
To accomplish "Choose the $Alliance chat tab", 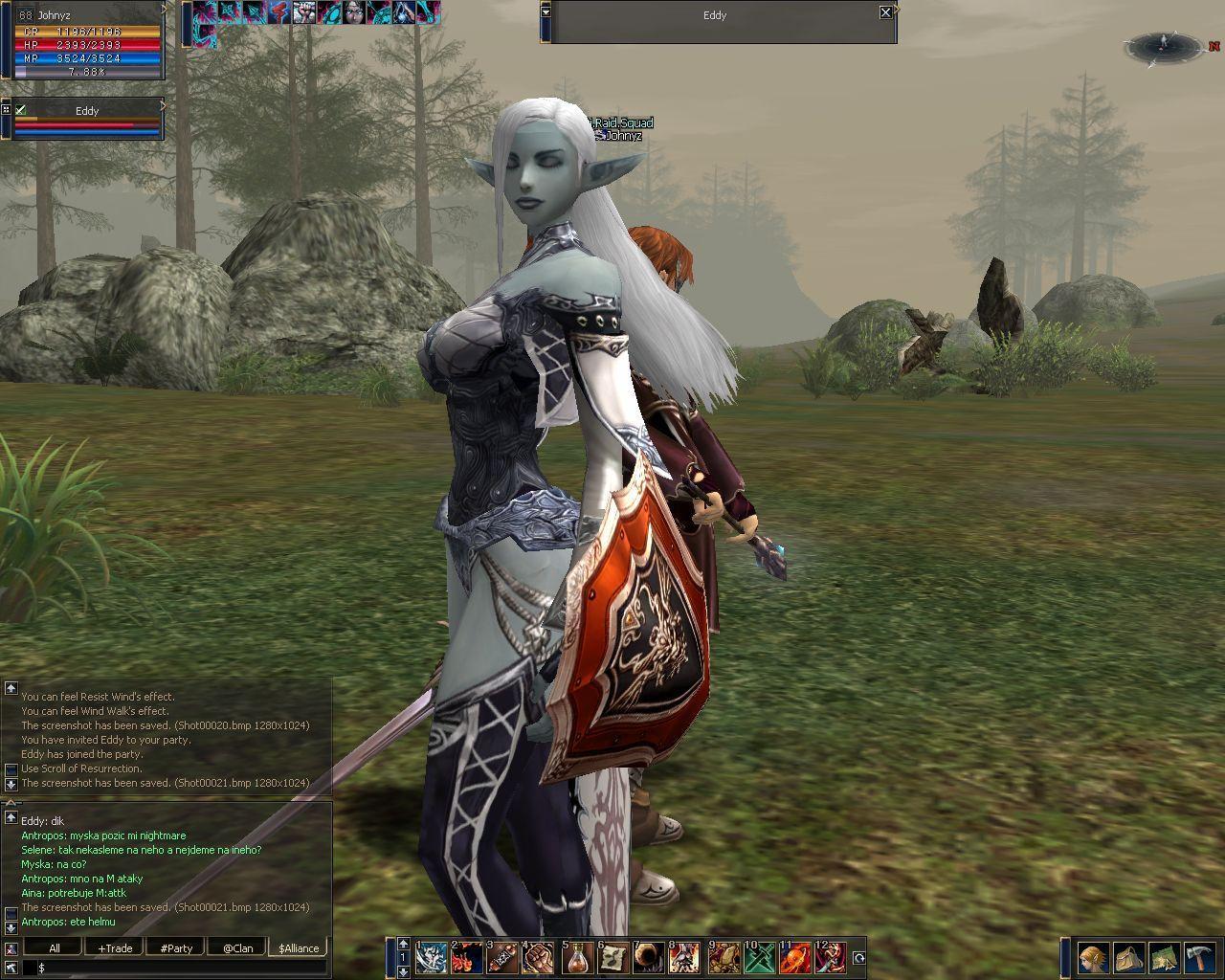I will (x=299, y=948).
